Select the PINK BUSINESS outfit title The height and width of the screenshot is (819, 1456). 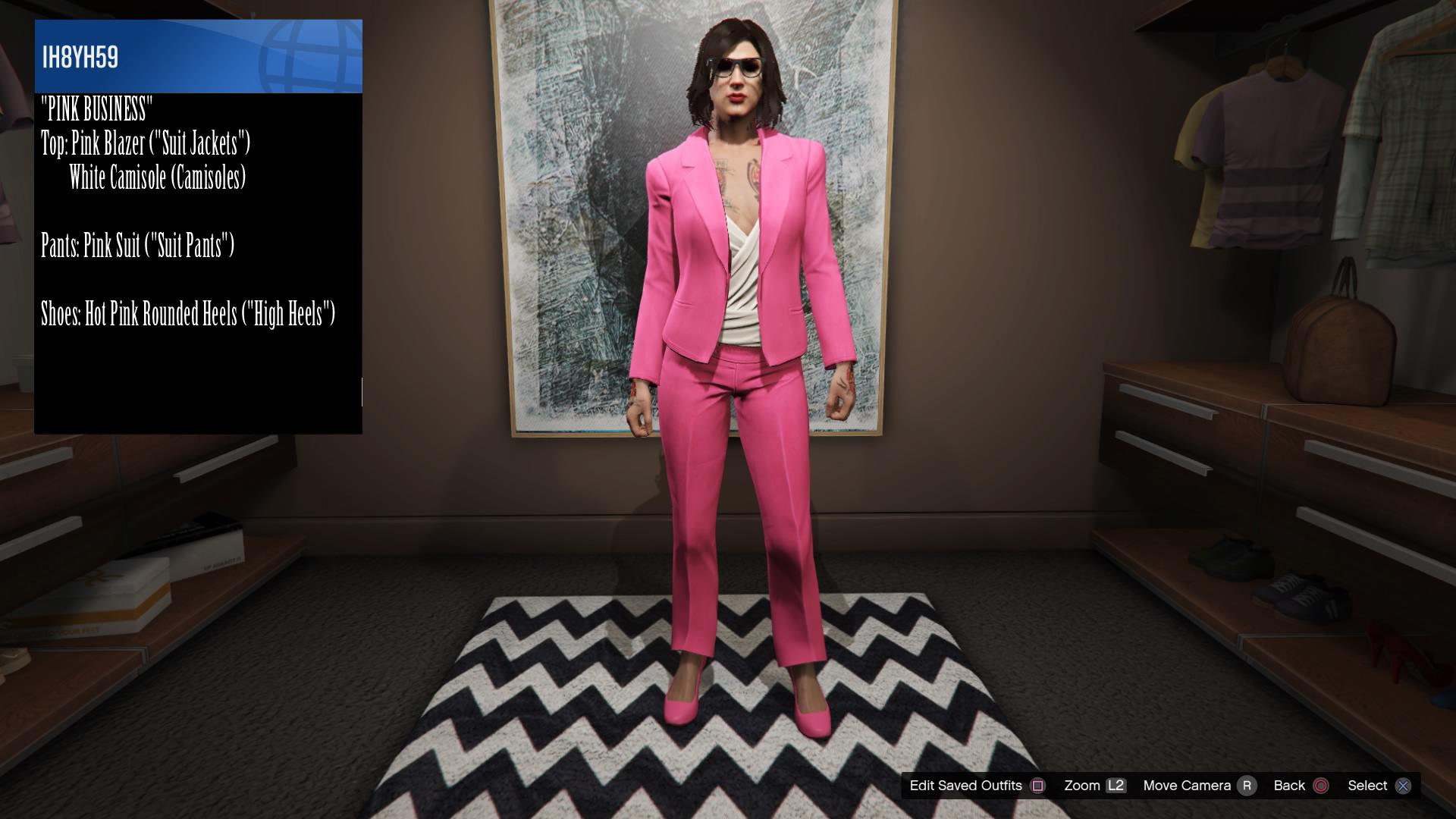click(97, 108)
